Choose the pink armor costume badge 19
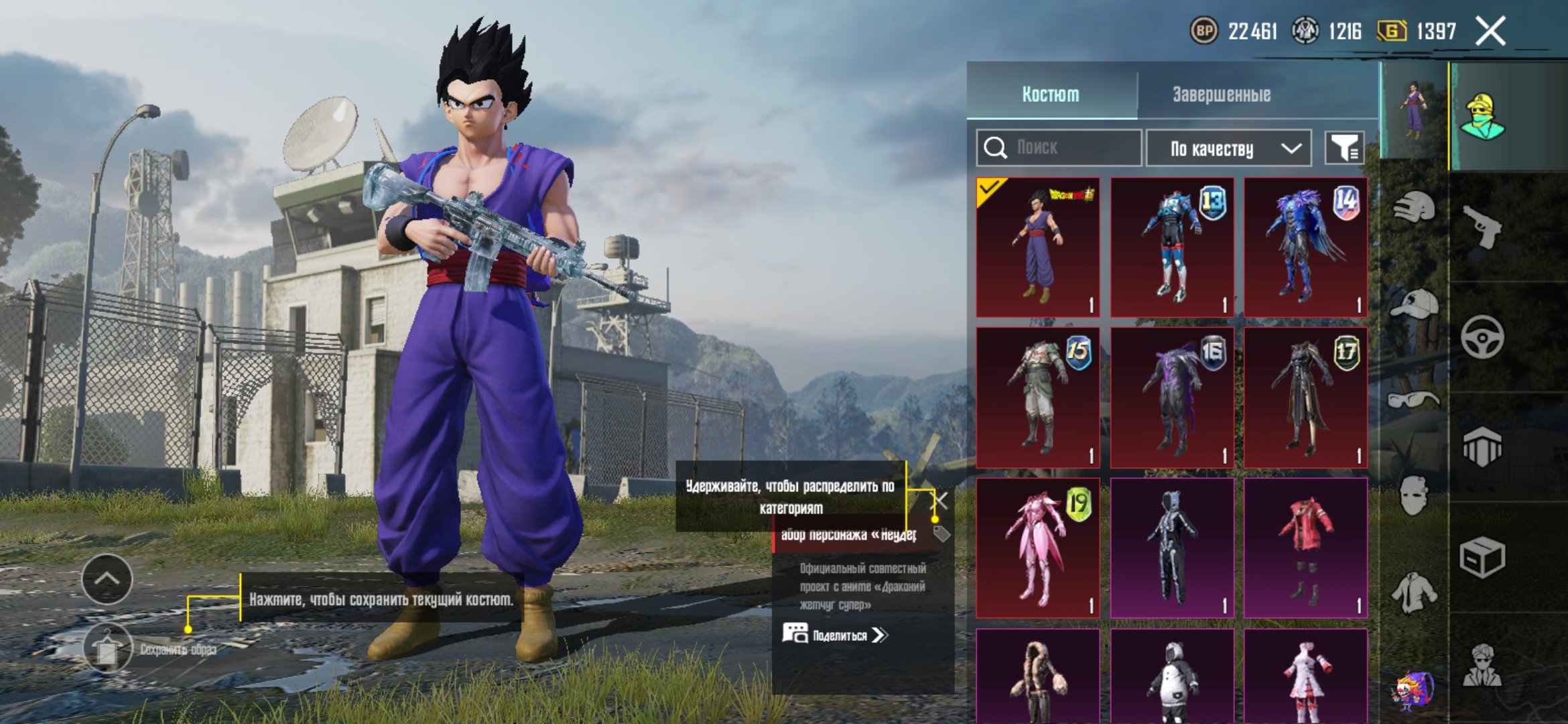Screen dimensions: 1568x724 pyautogui.click(x=1037, y=548)
